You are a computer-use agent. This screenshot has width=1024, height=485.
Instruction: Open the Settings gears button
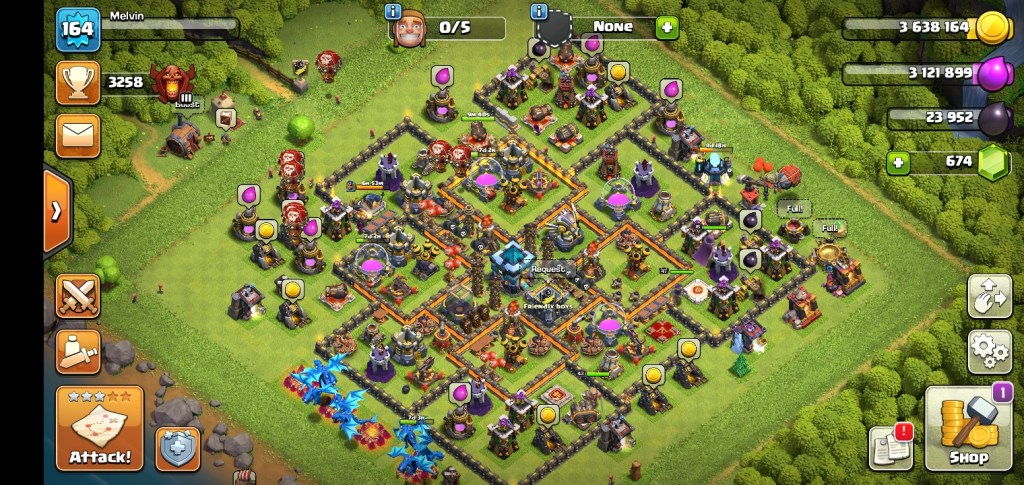click(988, 351)
